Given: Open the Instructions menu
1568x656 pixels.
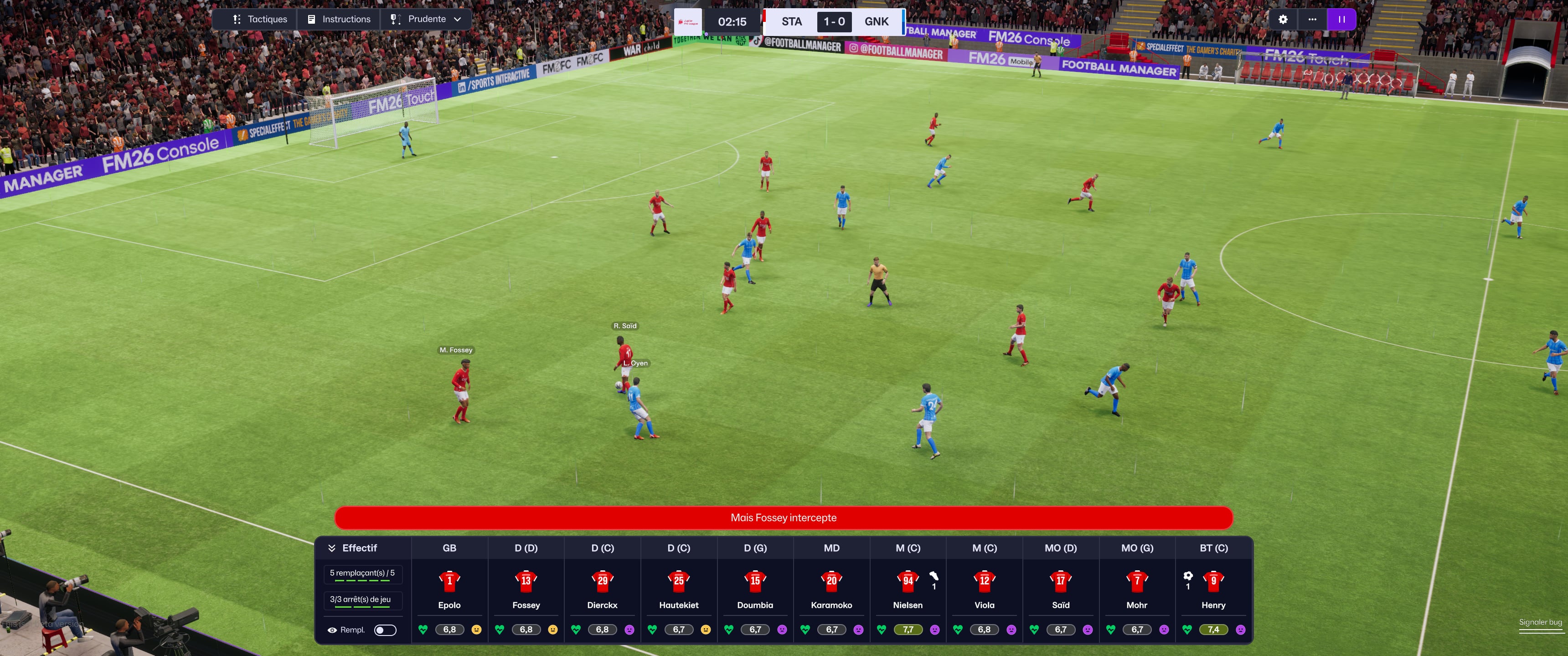Looking at the screenshot, I should [338, 20].
